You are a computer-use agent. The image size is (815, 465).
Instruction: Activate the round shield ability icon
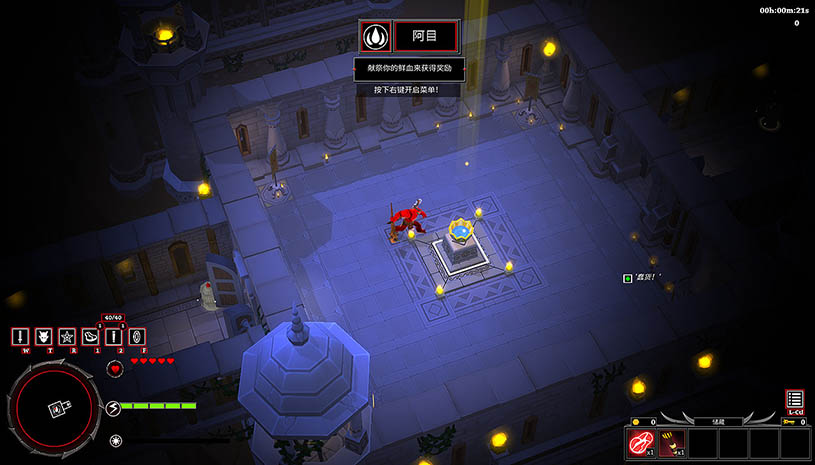tap(138, 337)
